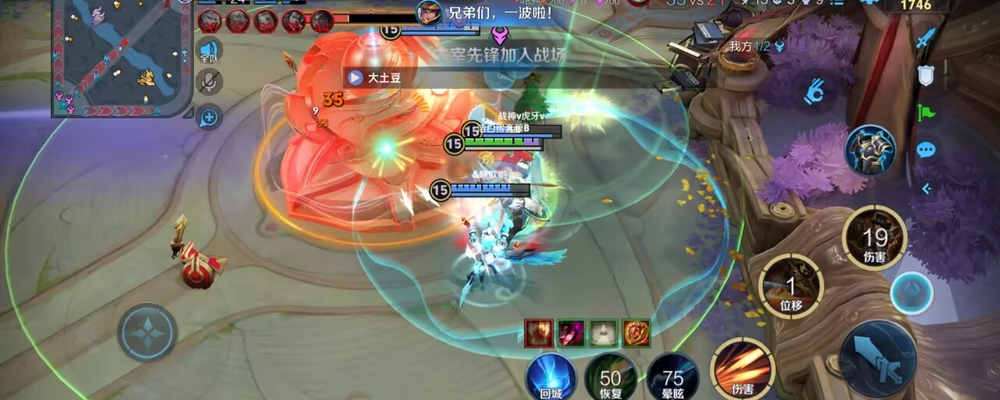Image resolution: width=1000 pixels, height=400 pixels.
Task: Use the 位移 dash skill
Action: [791, 285]
